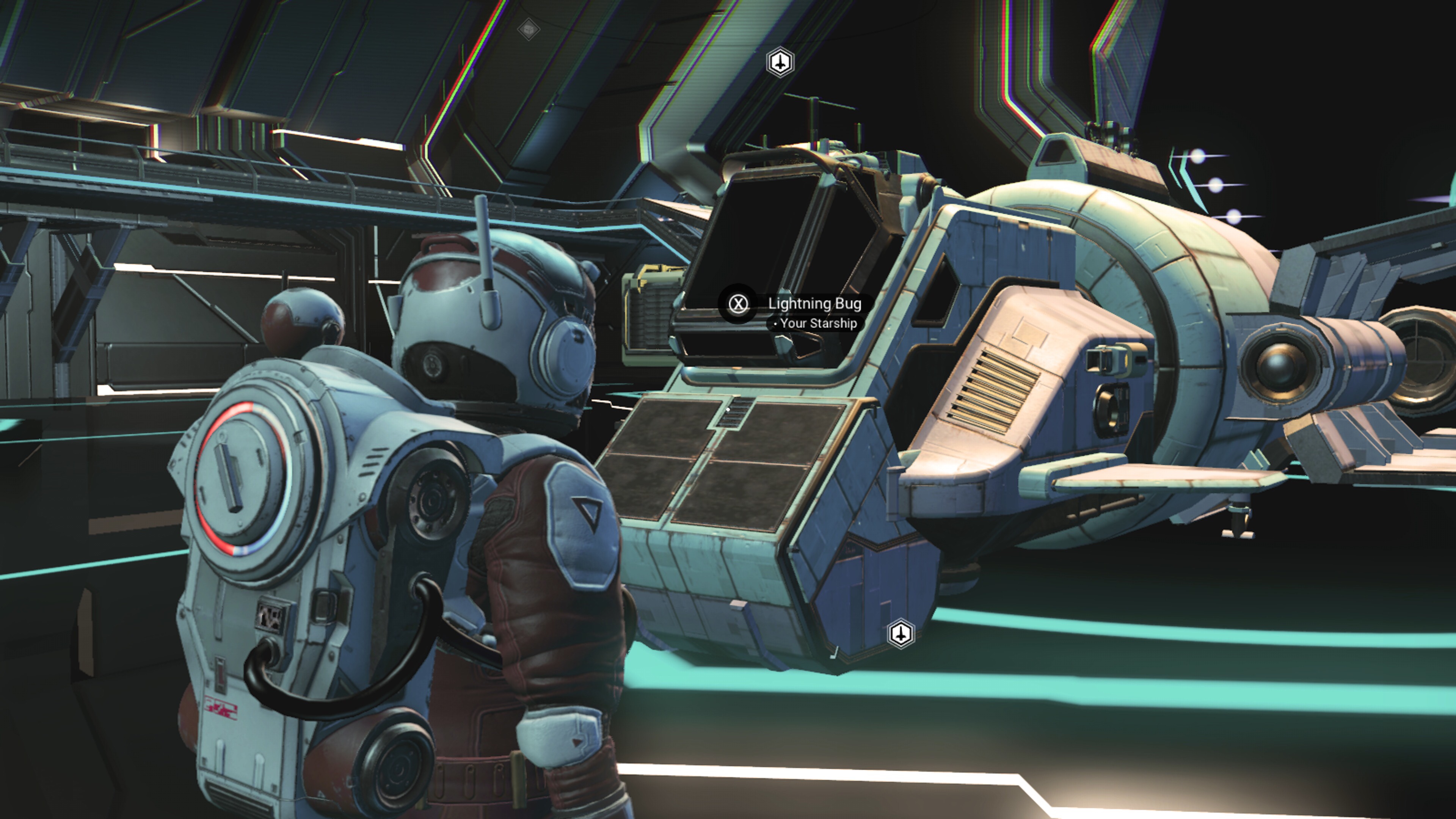
Task: Select the Lightning Bug starship label
Action: point(814,304)
